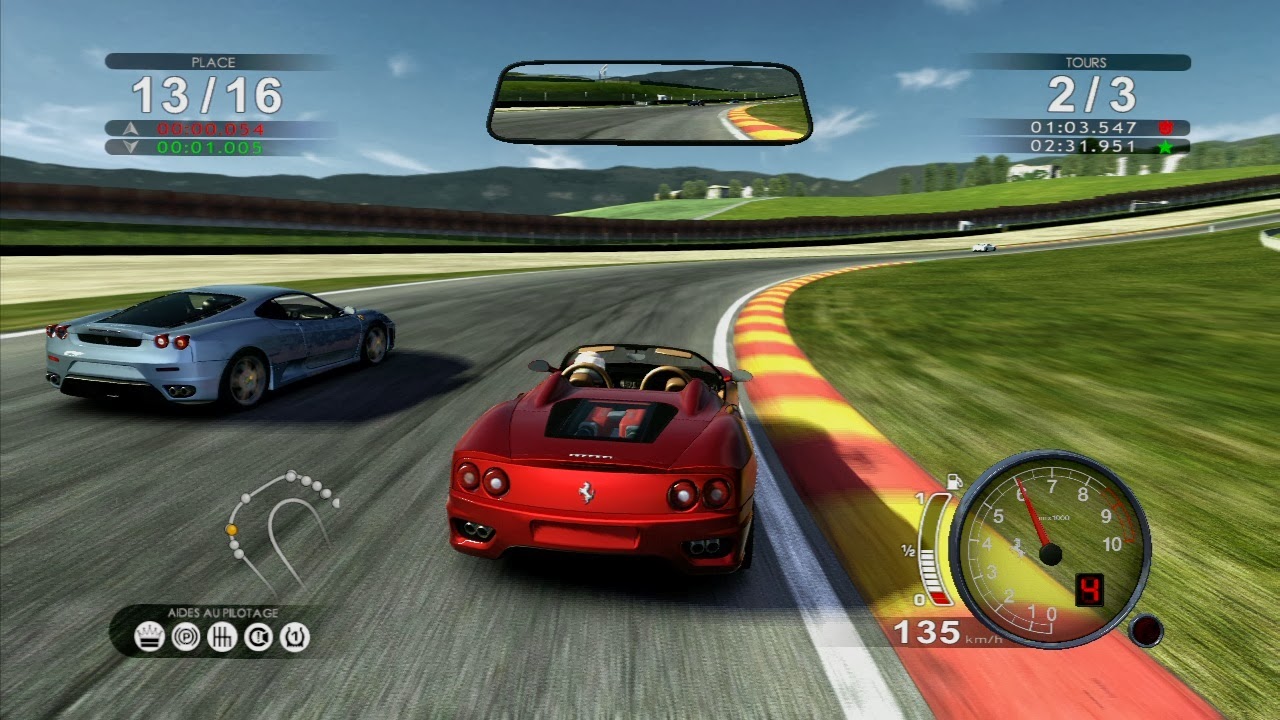The width and height of the screenshot is (1280, 720).
Task: Click the rear-view mirror display
Action: click(x=649, y=103)
